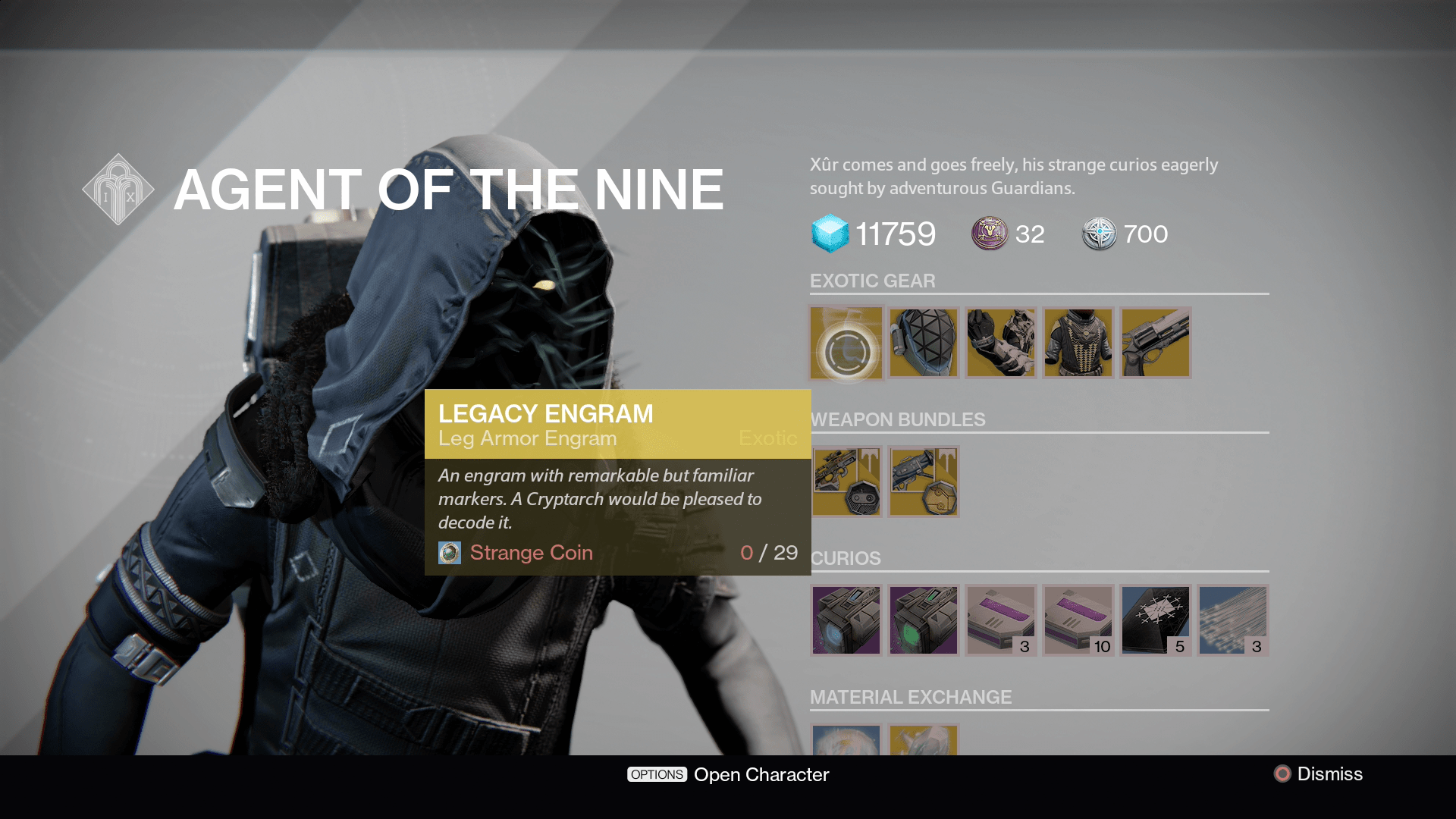Select the exotic gauntlets item
The width and height of the screenshot is (1456, 819).
[x=1000, y=343]
